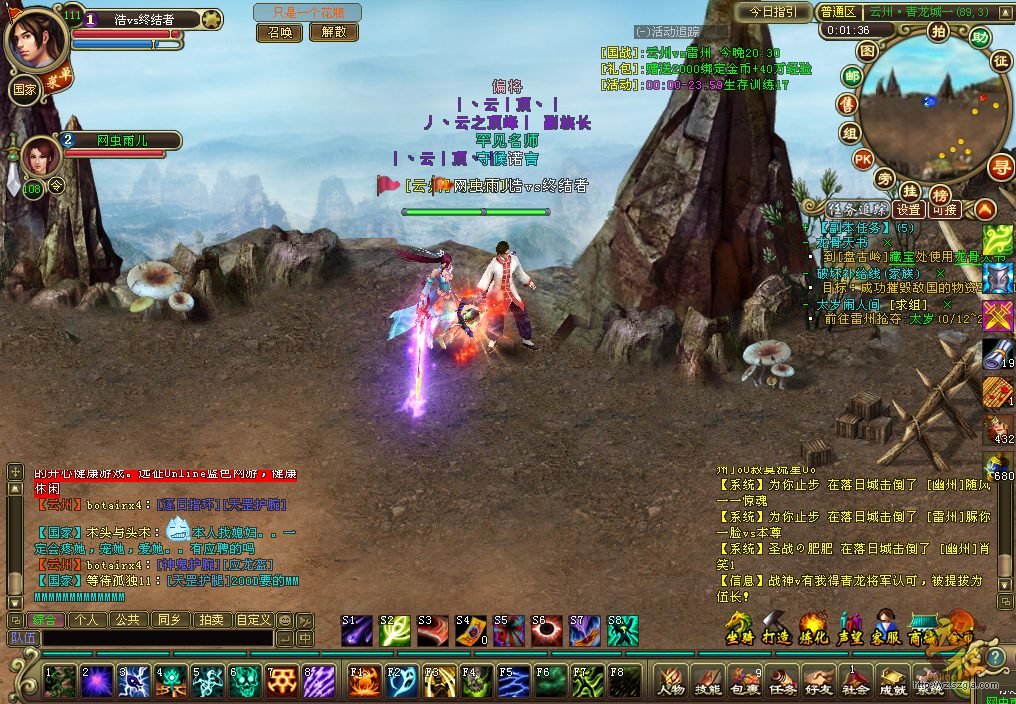Open the 邮 mail button beside the minimap
Viewport: 1016px width, 704px height.
point(852,77)
